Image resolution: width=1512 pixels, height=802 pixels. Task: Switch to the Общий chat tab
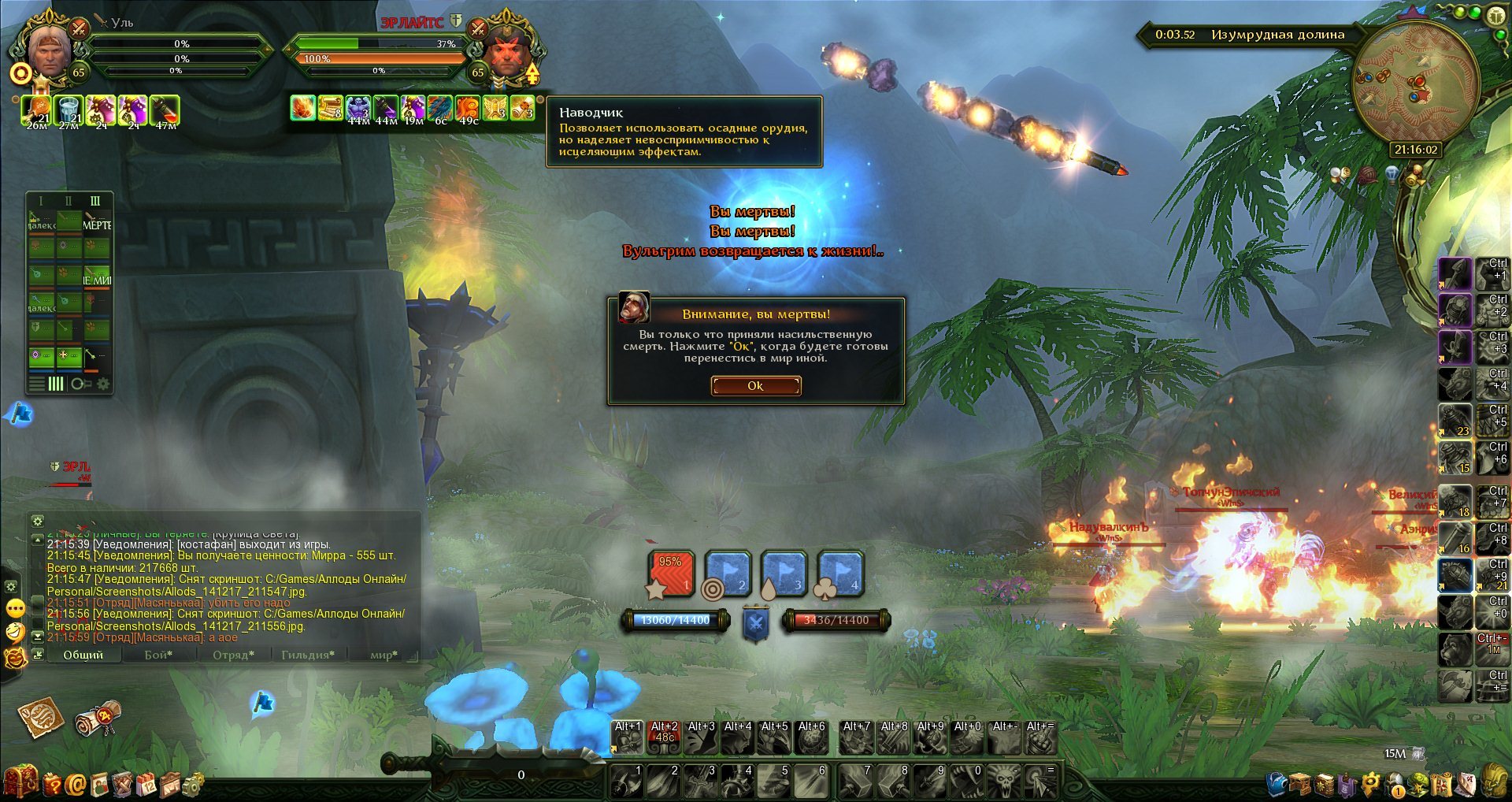[x=83, y=655]
